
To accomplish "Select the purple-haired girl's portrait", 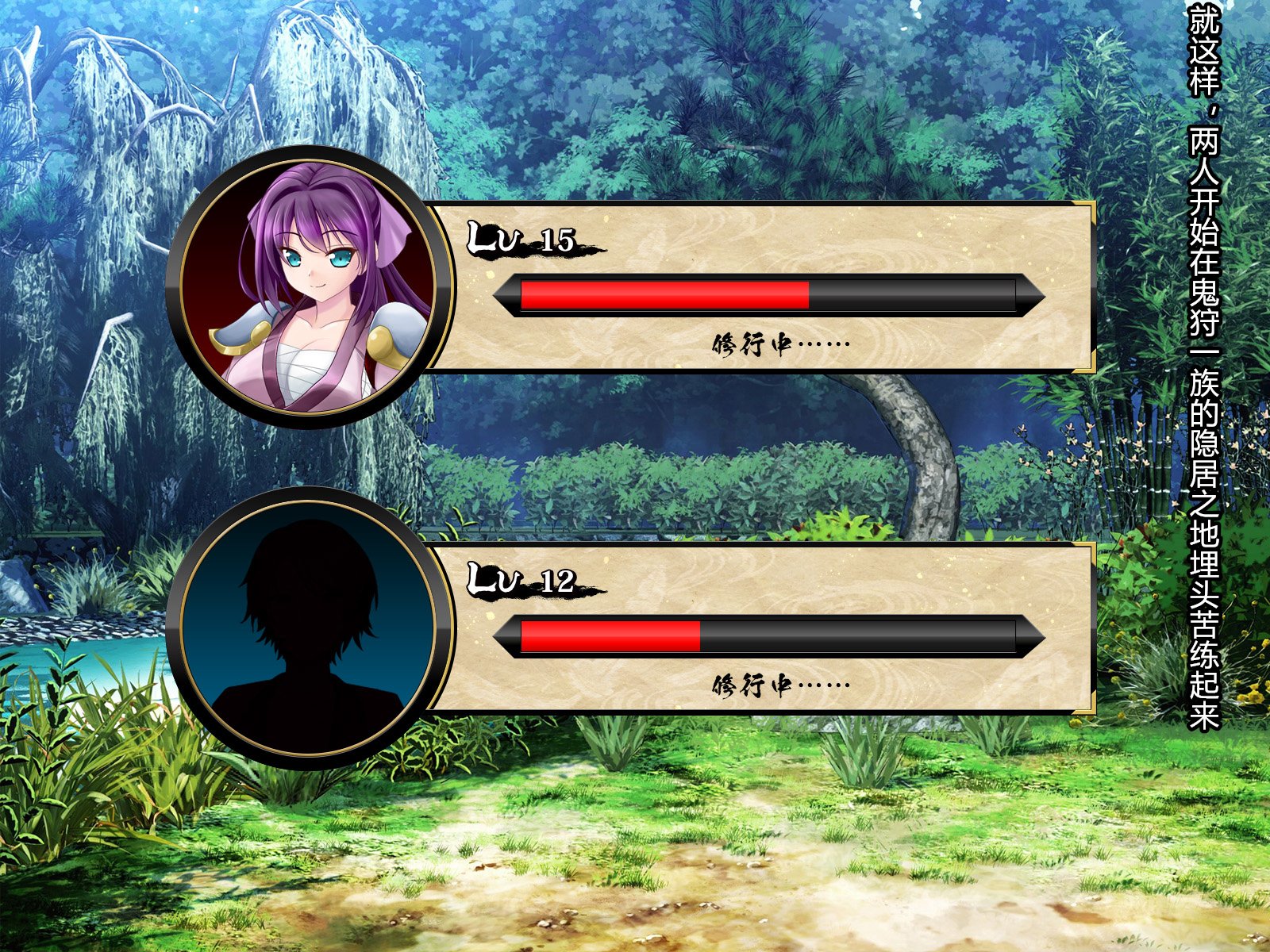I will click(x=309, y=287).
